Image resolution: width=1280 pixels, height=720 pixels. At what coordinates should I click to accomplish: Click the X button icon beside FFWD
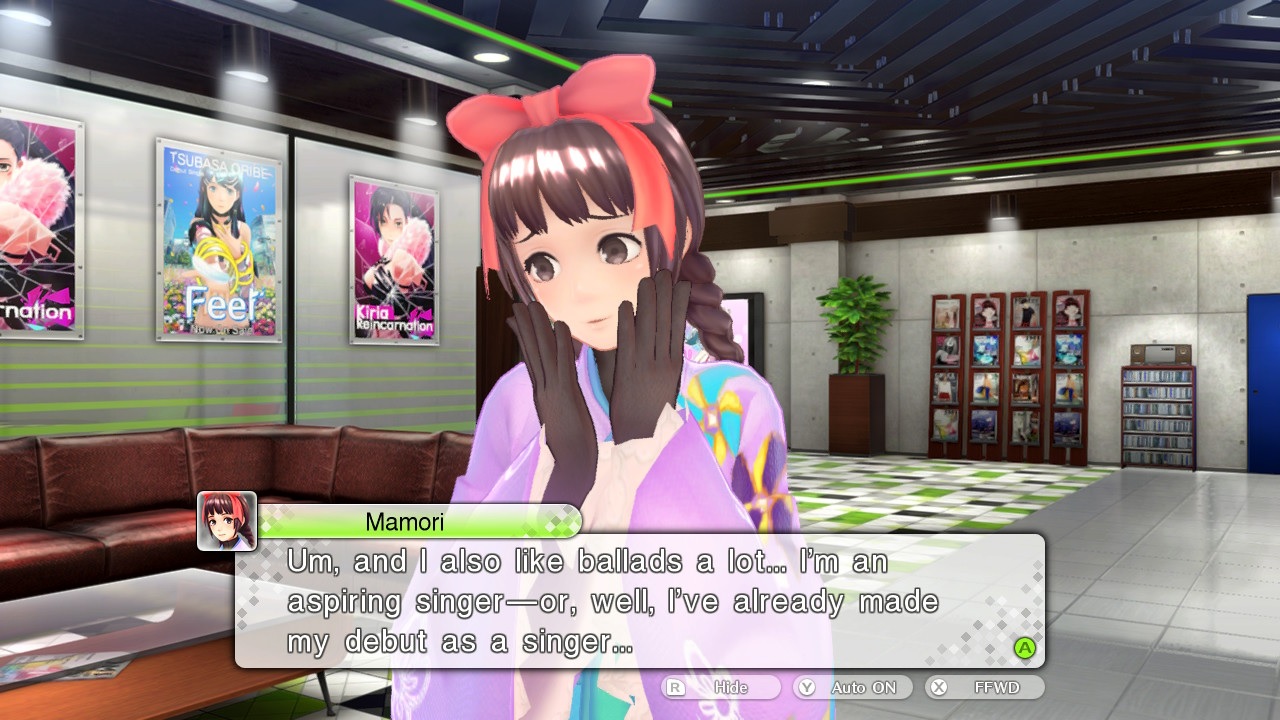click(x=937, y=687)
